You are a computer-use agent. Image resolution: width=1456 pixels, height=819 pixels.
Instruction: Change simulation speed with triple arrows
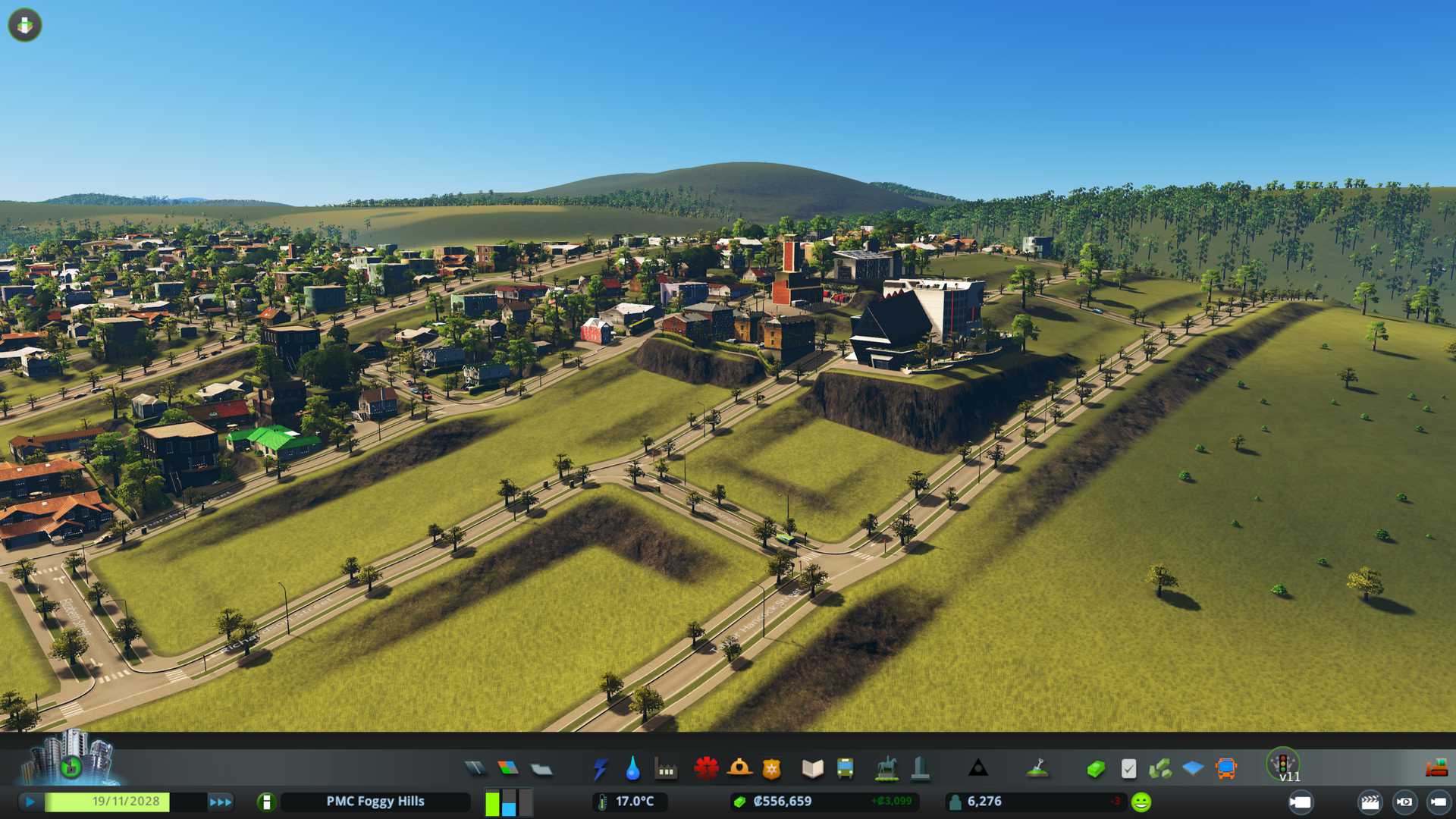tap(220, 802)
